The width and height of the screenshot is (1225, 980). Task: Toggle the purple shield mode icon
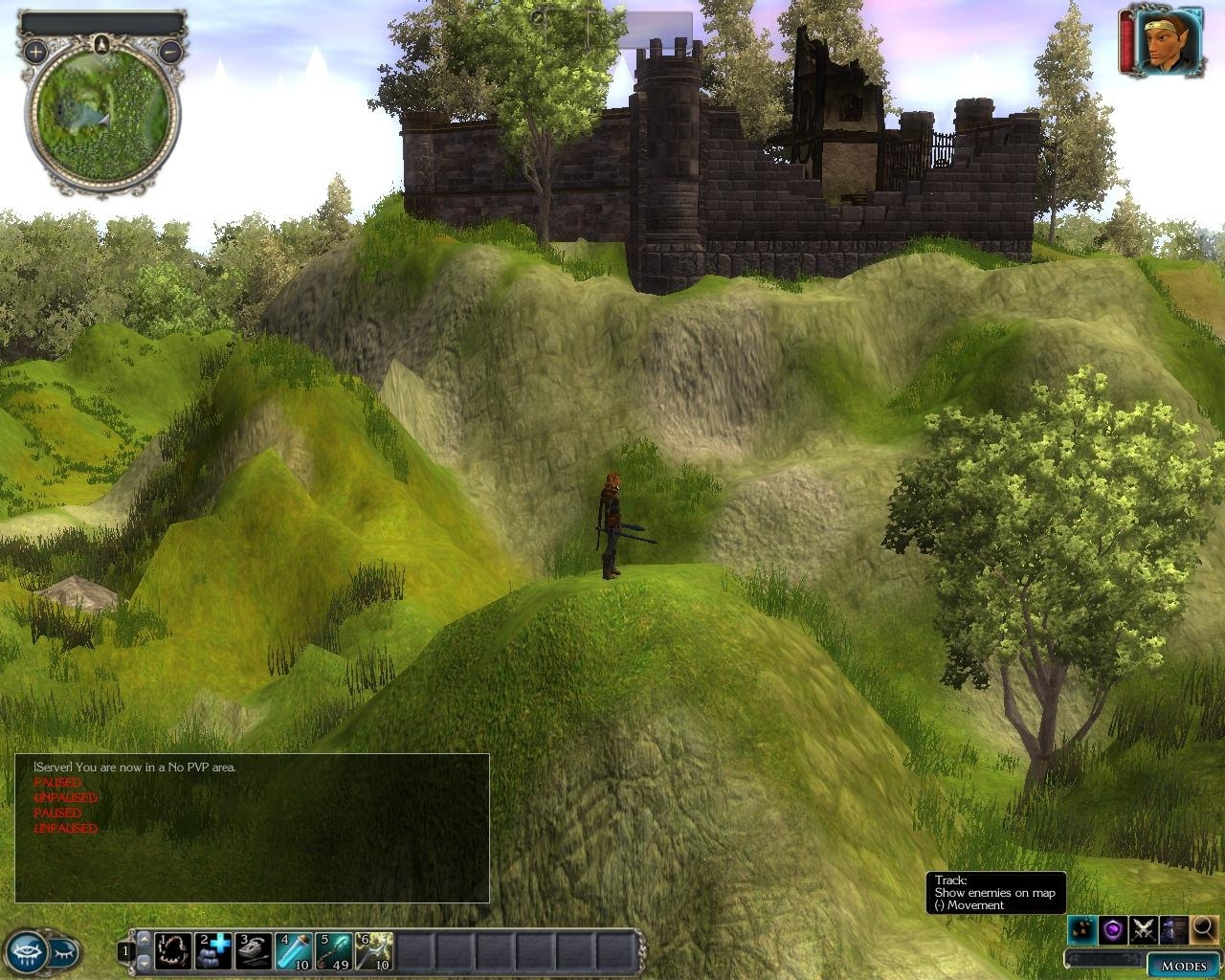point(1112,928)
